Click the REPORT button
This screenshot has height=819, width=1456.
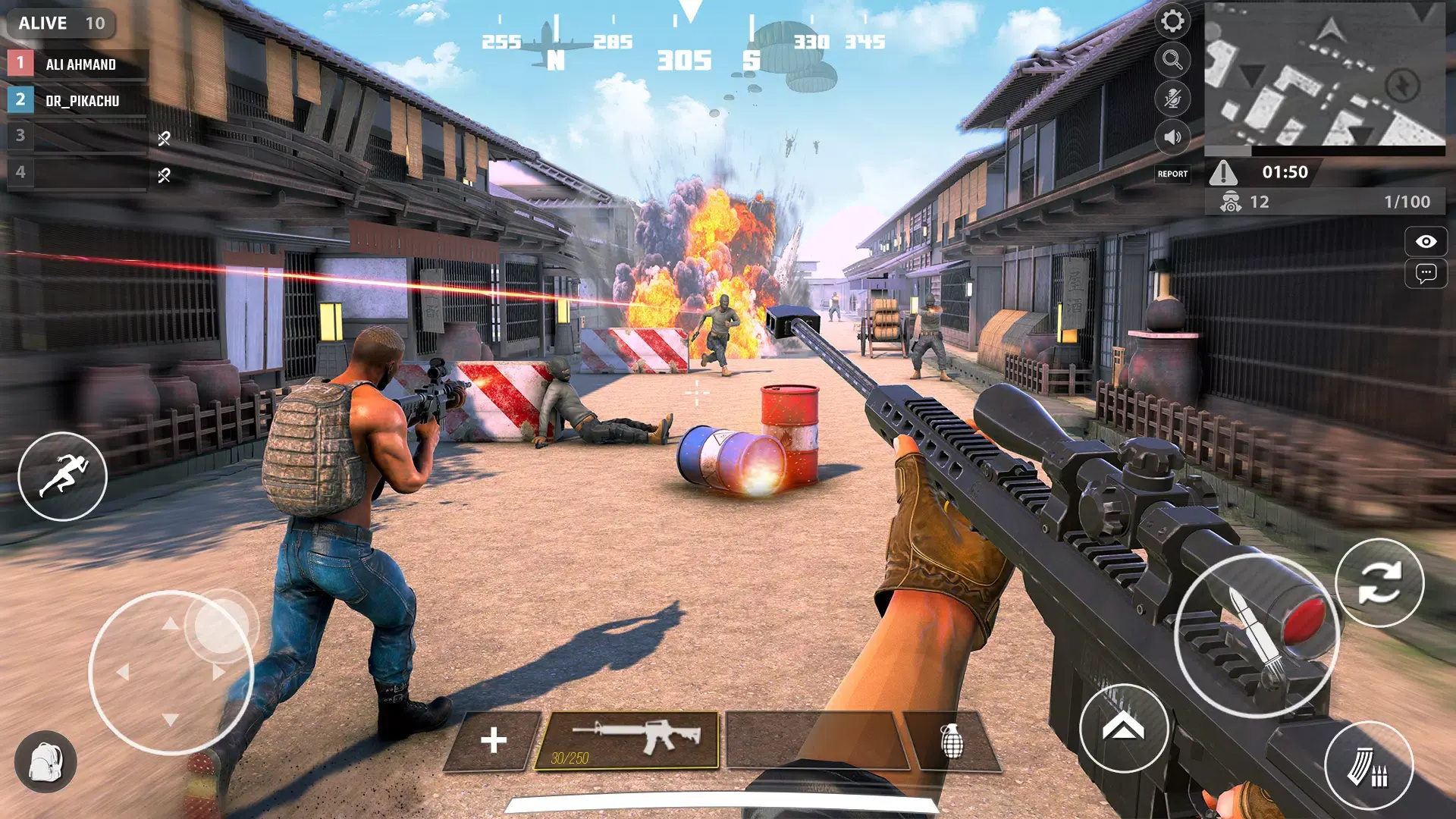1172,174
